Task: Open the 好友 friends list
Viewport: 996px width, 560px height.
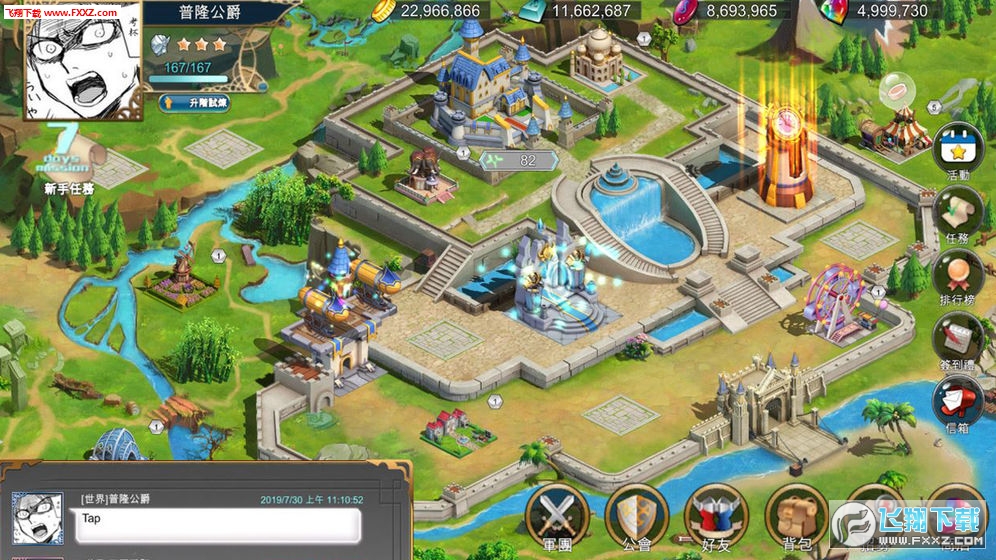Action: (x=716, y=515)
